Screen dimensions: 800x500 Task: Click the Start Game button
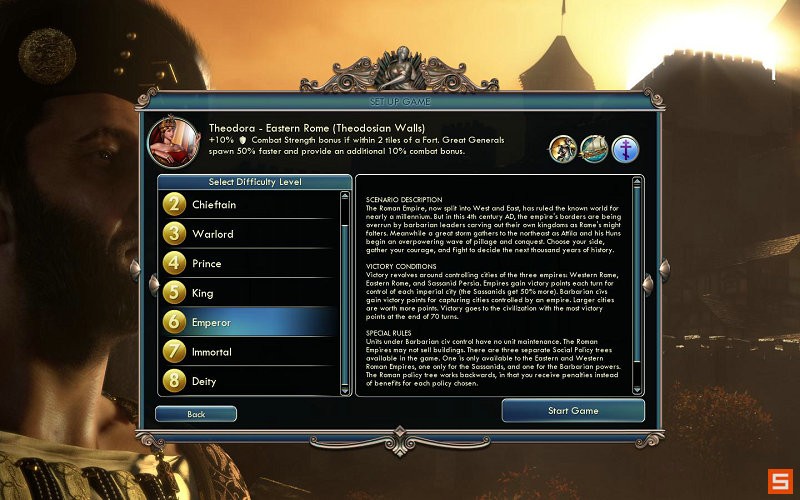click(x=572, y=411)
